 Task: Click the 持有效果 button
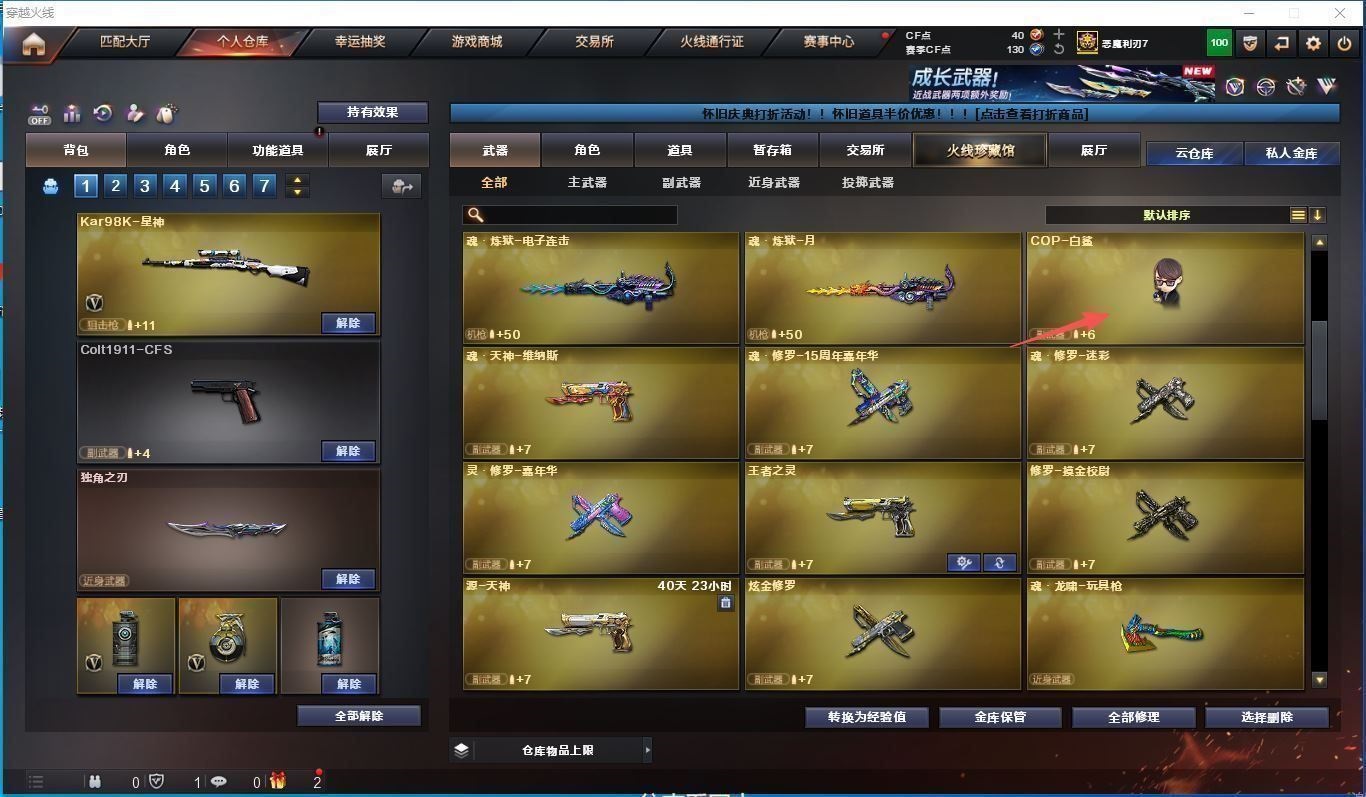372,112
